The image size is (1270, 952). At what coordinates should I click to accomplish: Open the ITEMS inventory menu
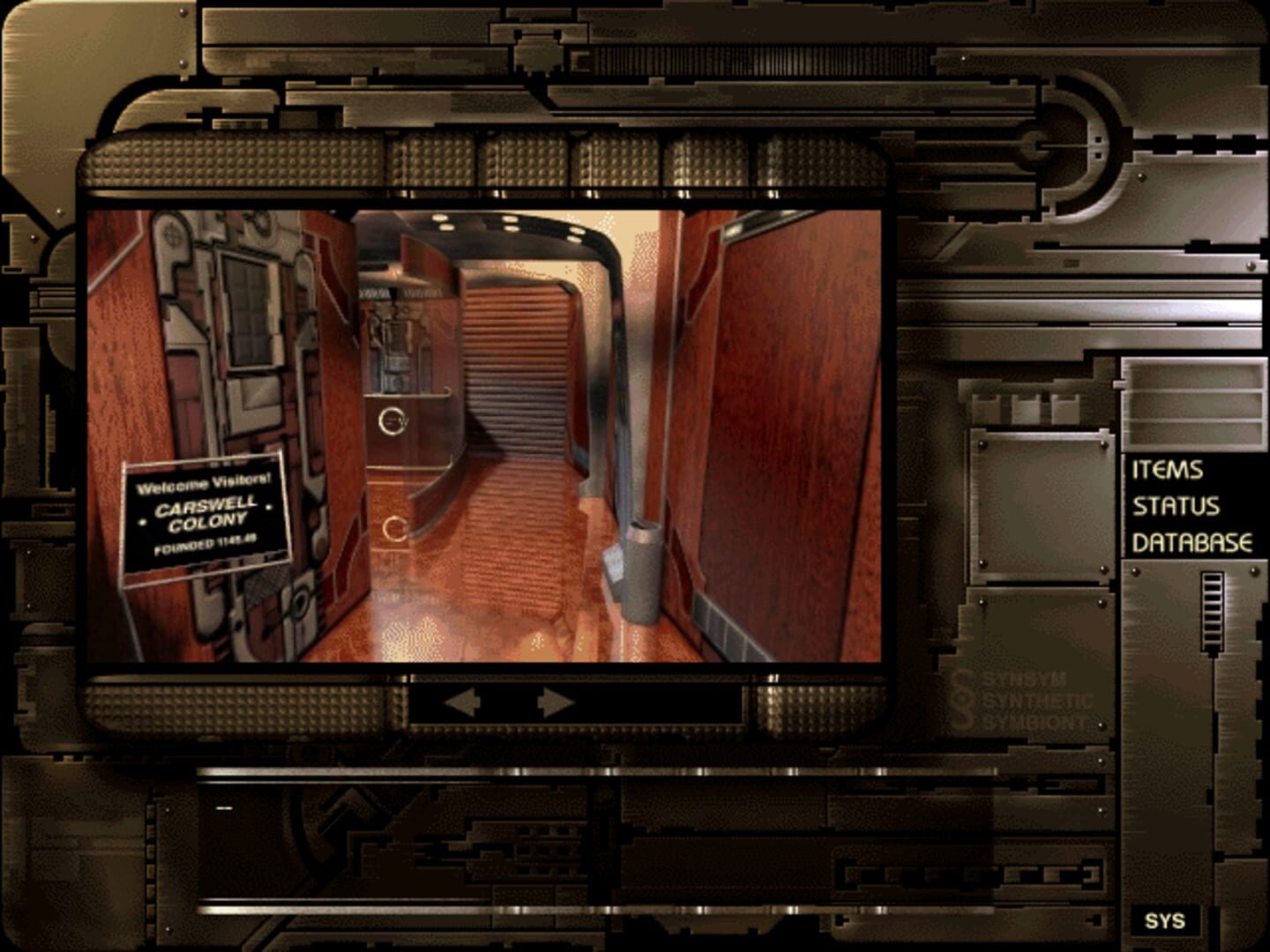1166,472
